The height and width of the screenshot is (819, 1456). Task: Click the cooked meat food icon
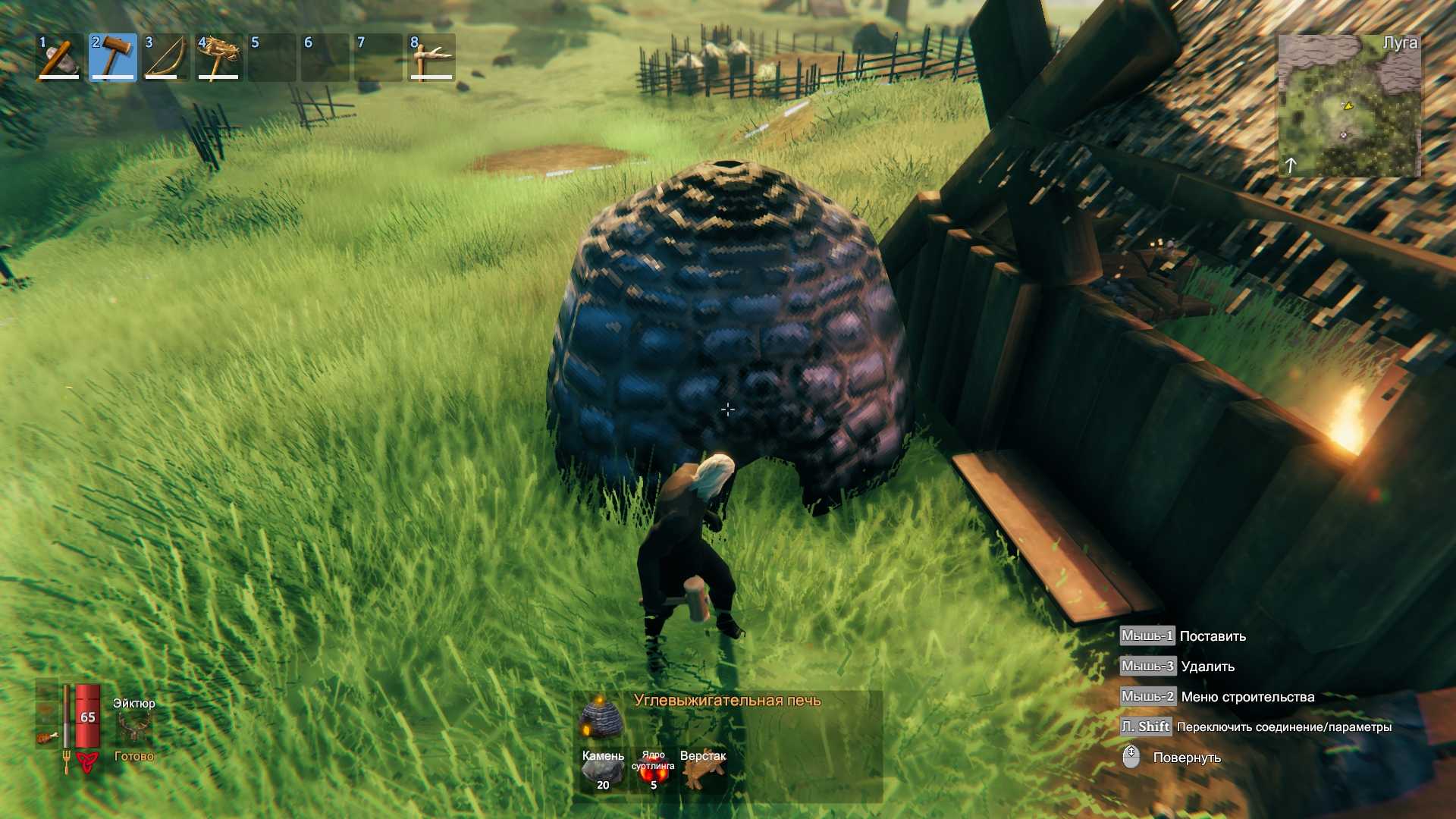point(46,736)
